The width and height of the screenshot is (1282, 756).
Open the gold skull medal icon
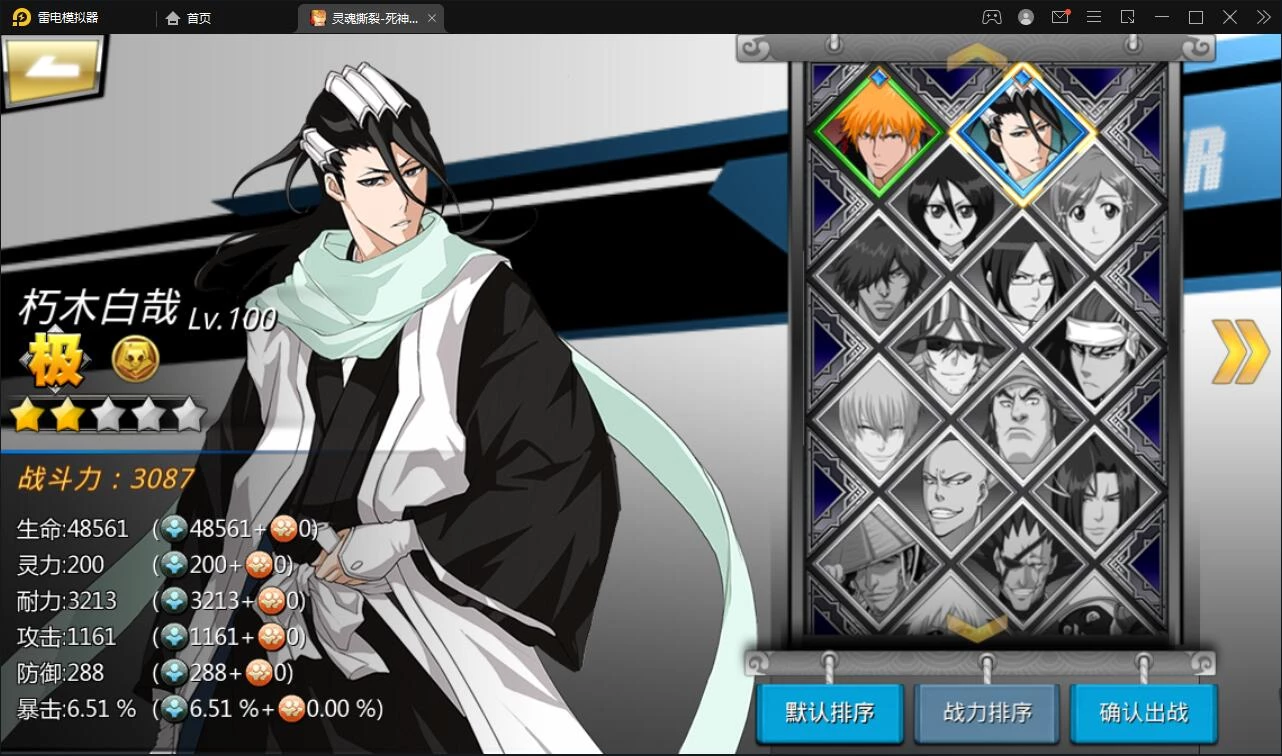tap(135, 359)
